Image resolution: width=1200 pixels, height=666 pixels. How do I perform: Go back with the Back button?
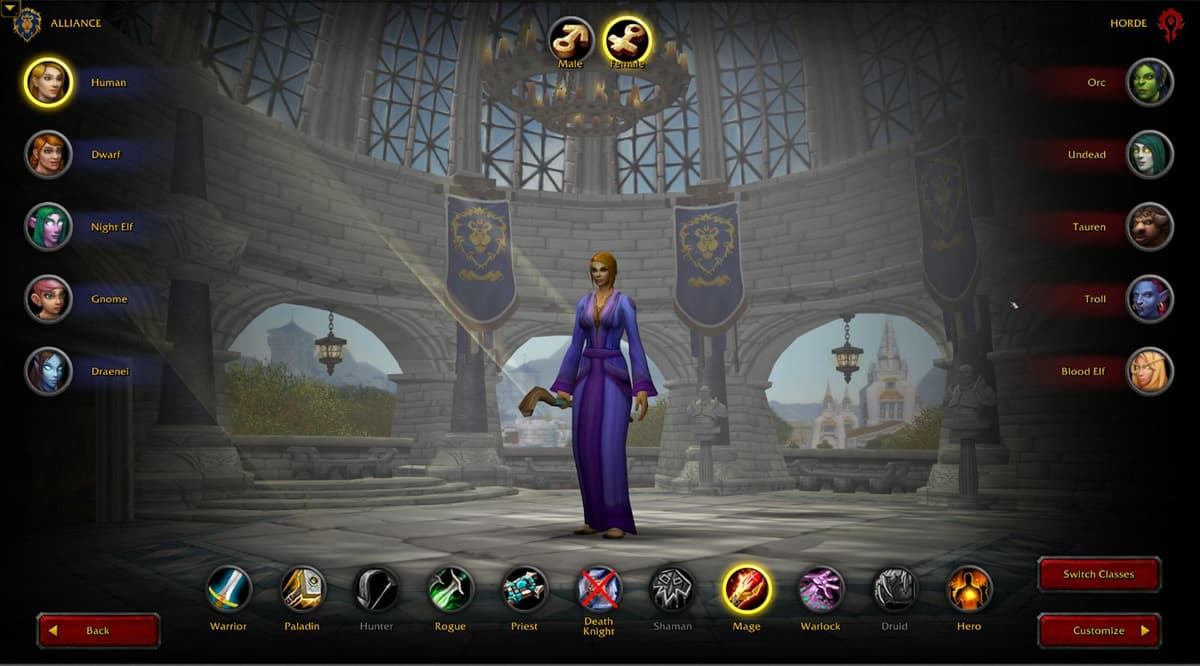98,631
